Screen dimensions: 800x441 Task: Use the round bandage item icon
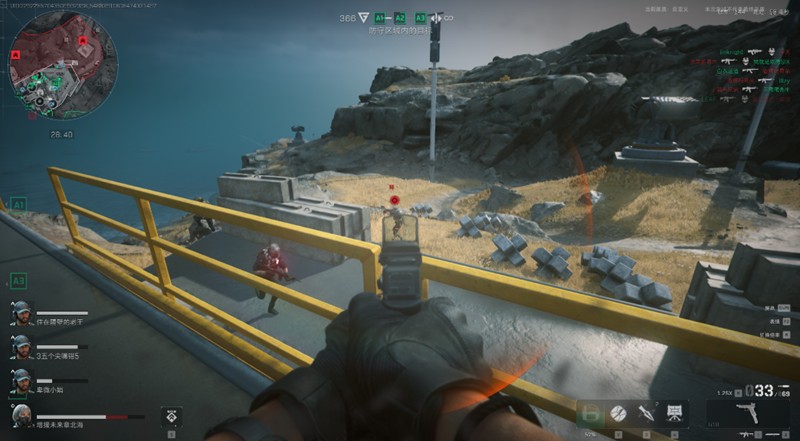618,412
